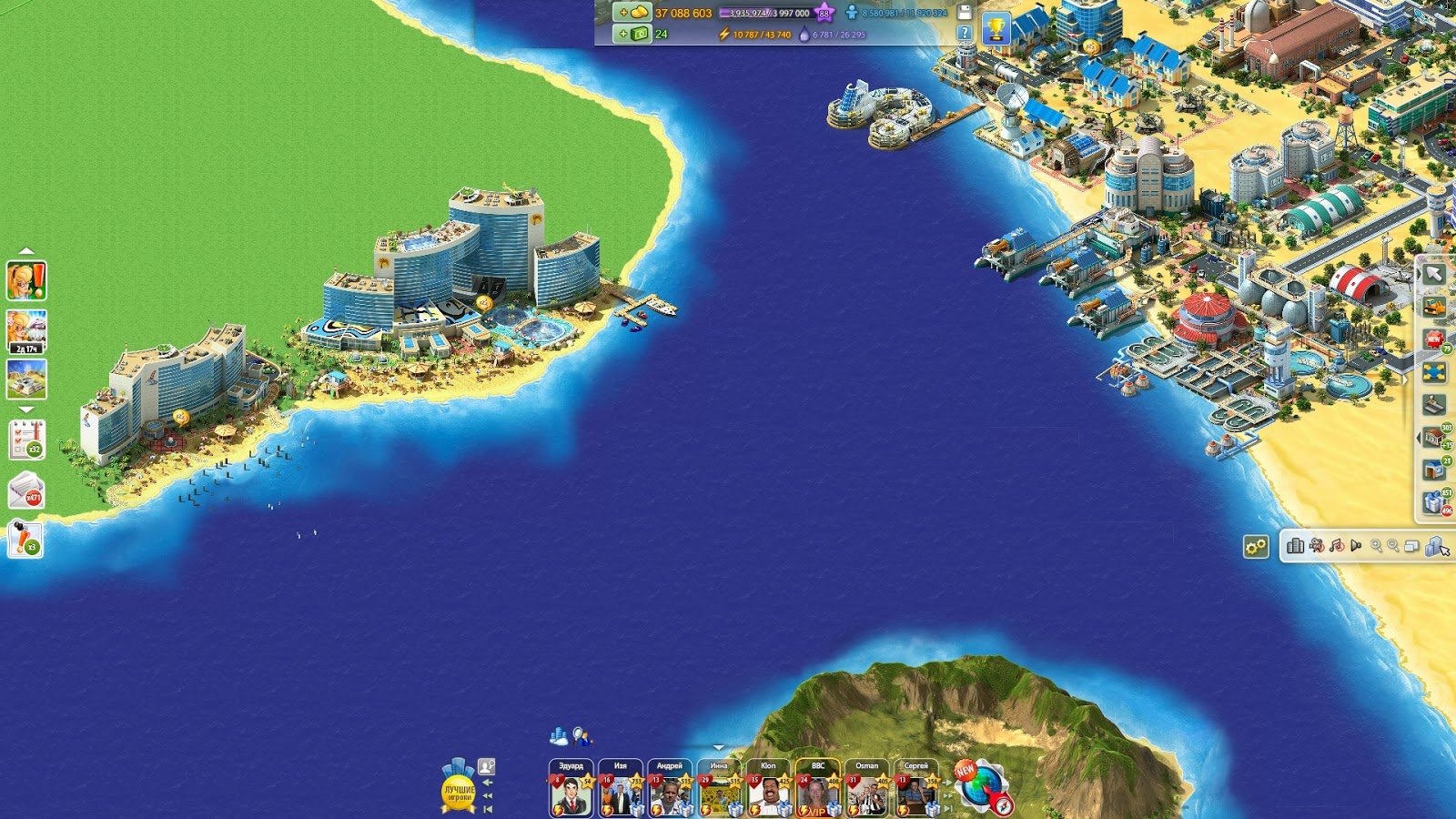1456x819 pixels.
Task: Click the floppy disk save icon
Action: 965,12
